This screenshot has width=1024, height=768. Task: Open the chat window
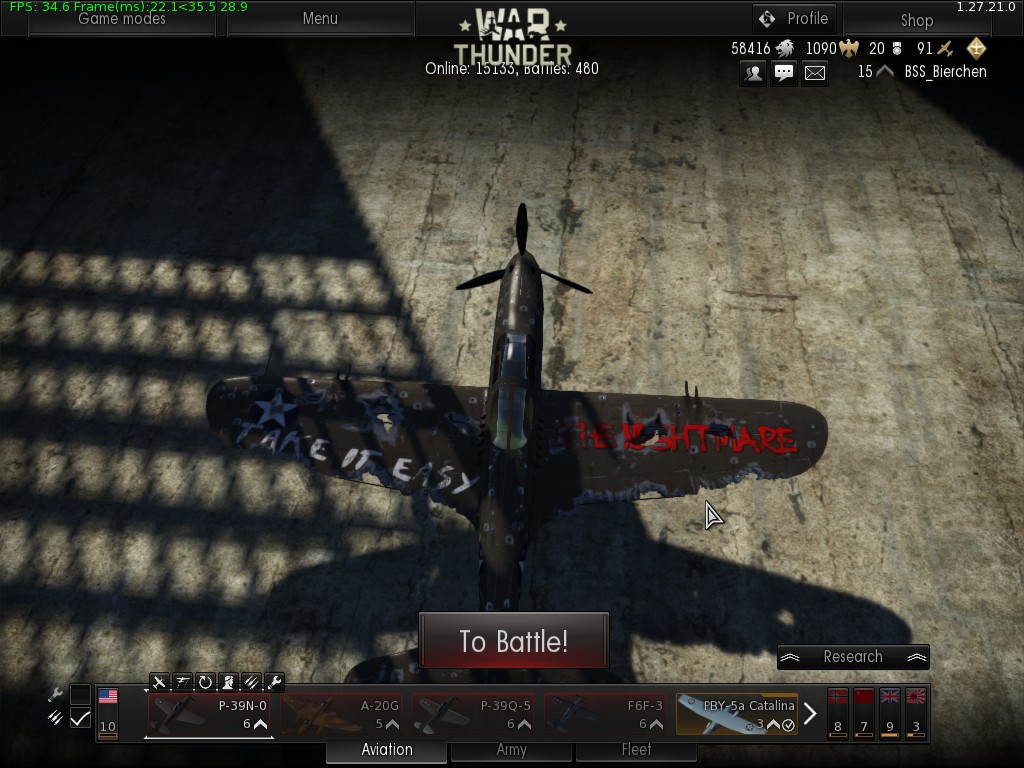784,72
